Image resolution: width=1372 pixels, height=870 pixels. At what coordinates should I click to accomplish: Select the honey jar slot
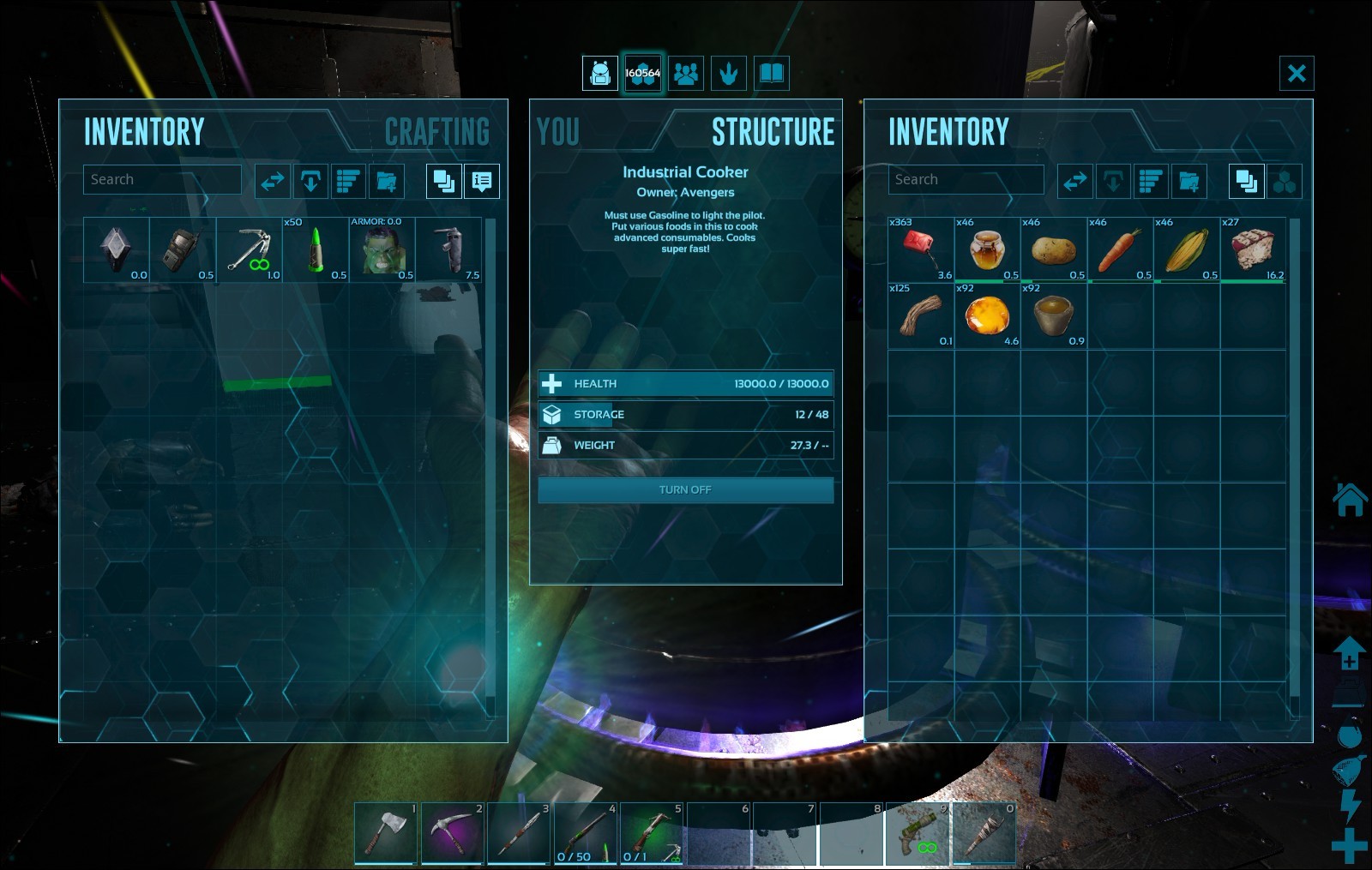(987, 249)
